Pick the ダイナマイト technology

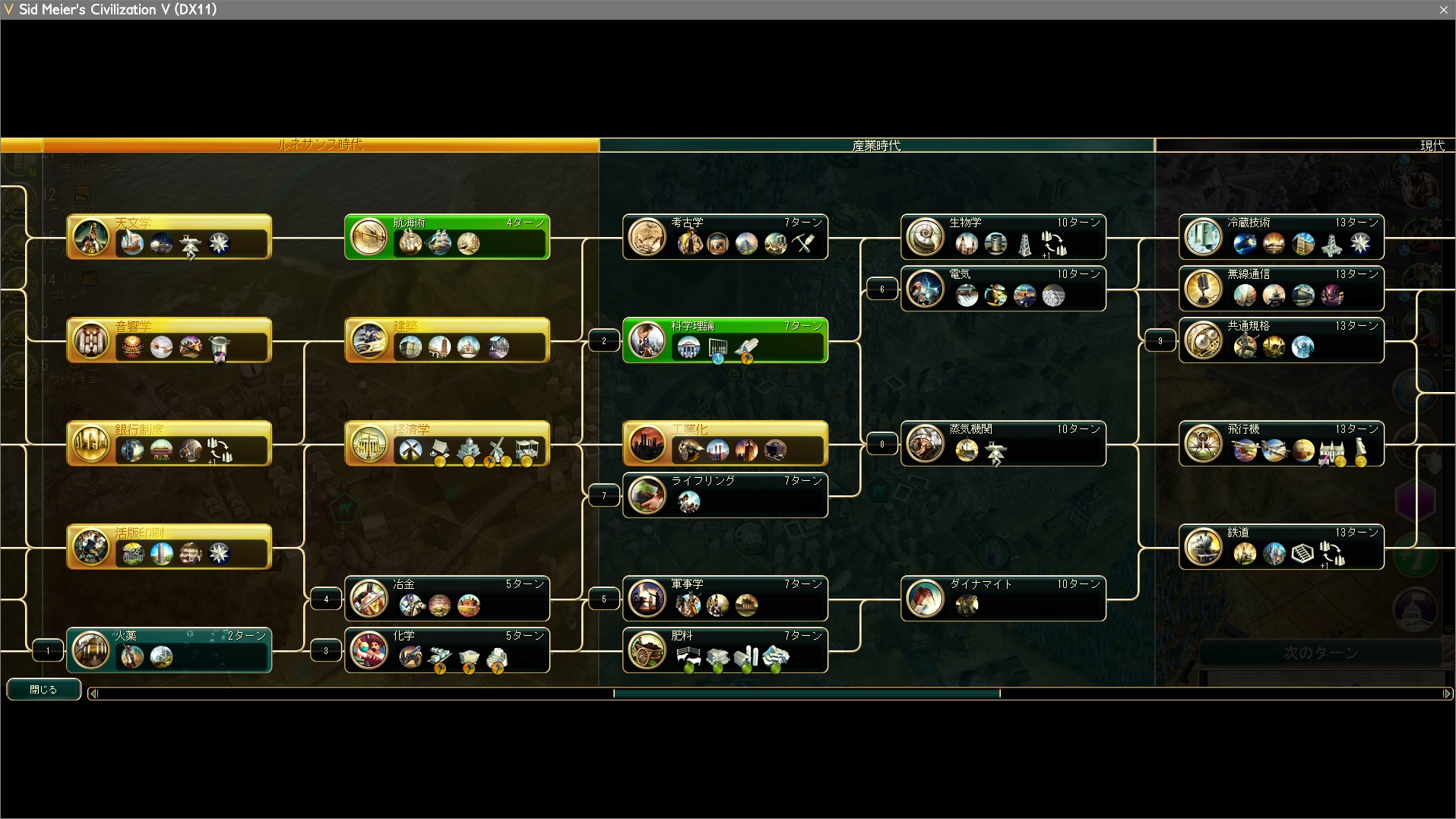(1003, 599)
